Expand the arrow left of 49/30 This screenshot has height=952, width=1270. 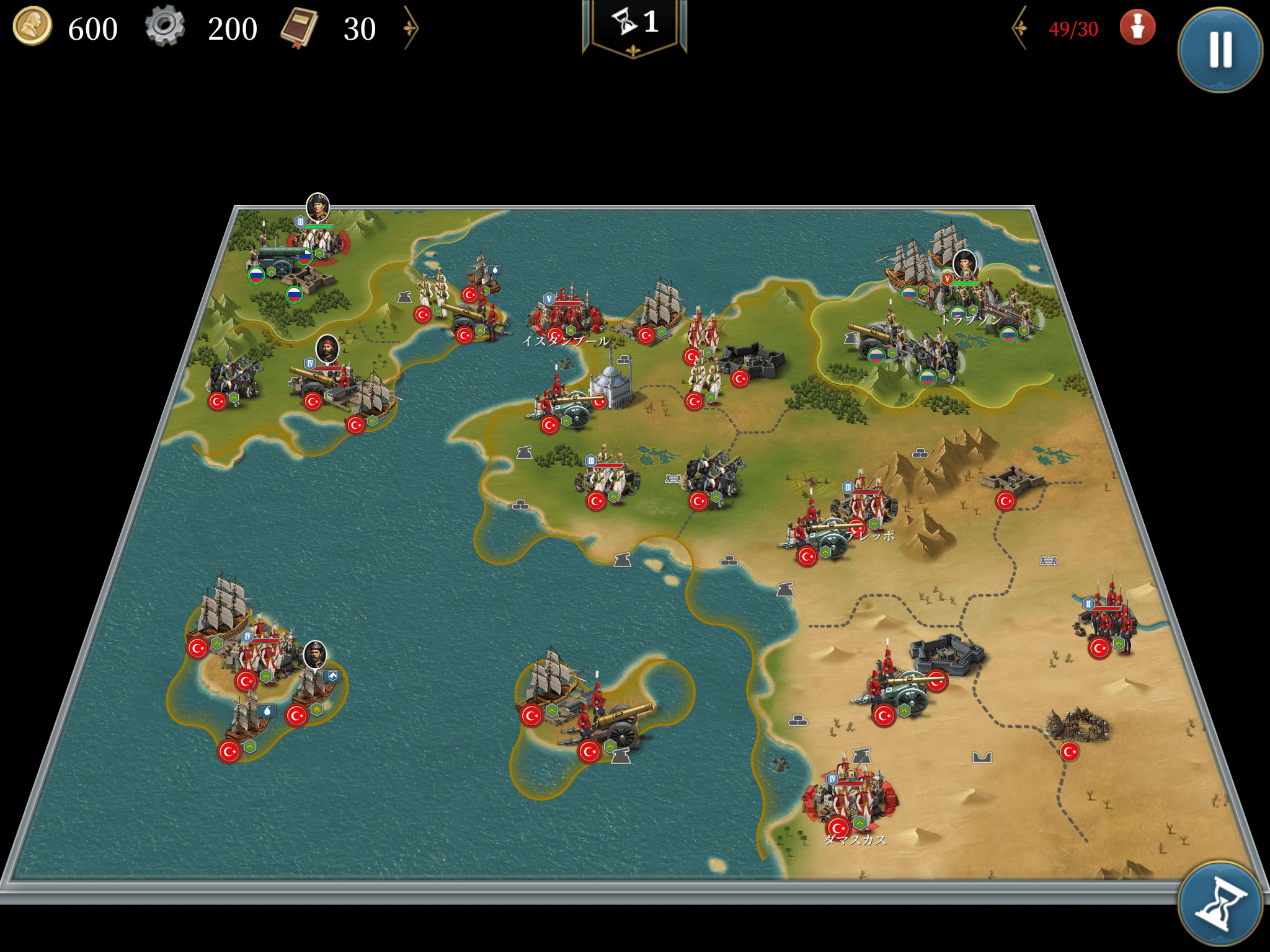pyautogui.click(x=1020, y=28)
